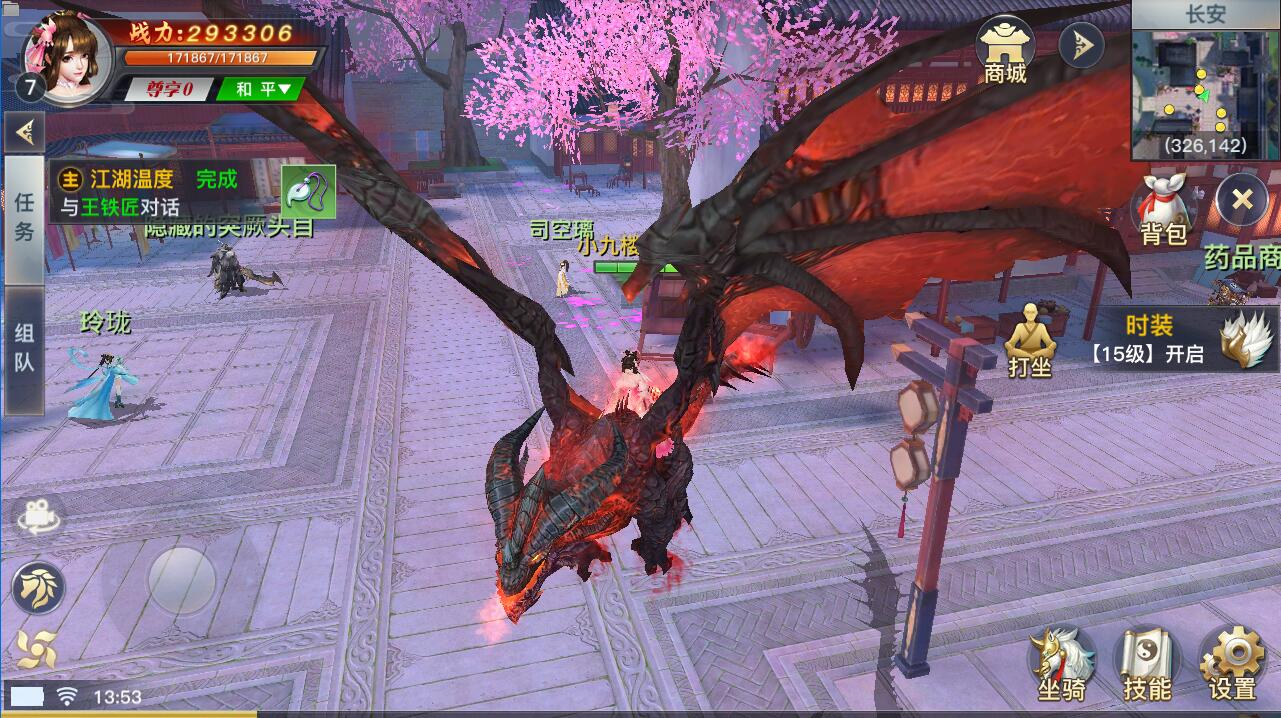The height and width of the screenshot is (718, 1281).
Task: Collapse the quest panel with the arrow
Action: click(x=24, y=130)
